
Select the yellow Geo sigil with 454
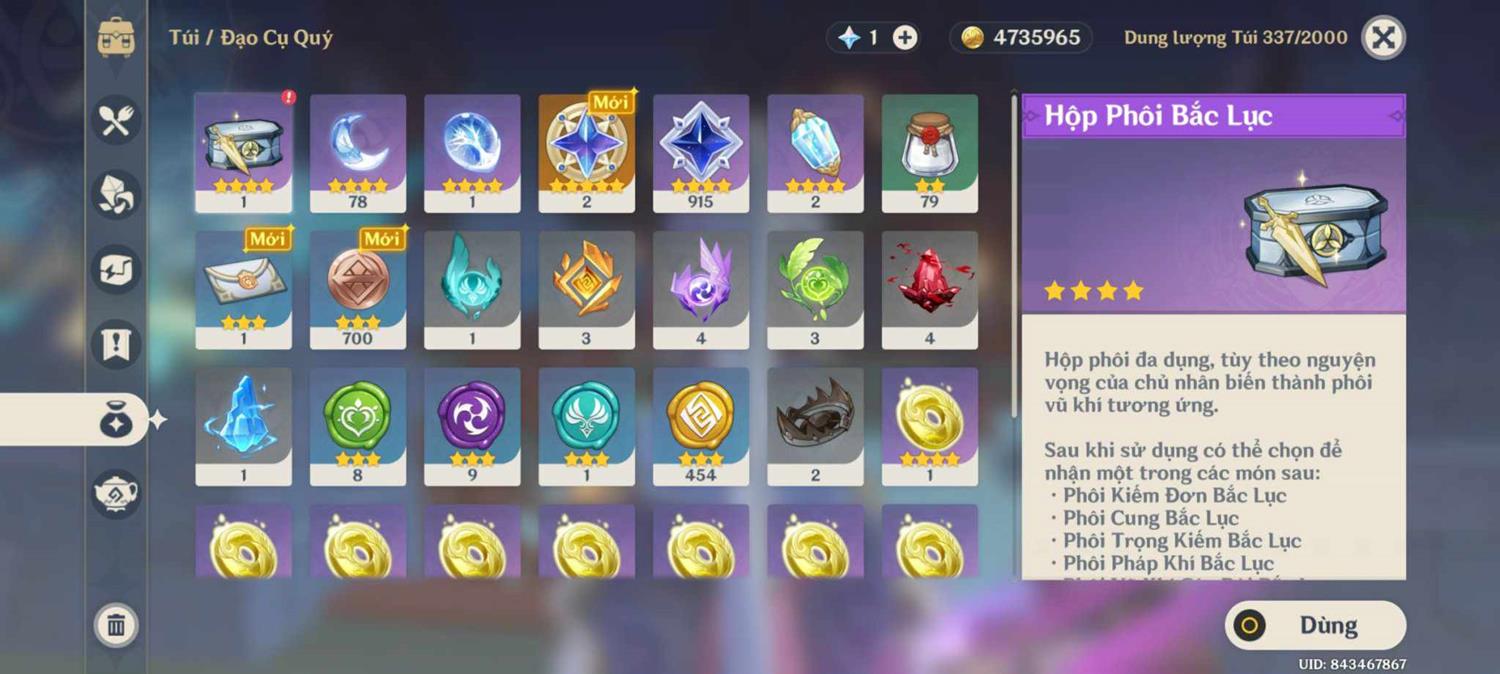pyautogui.click(x=701, y=425)
